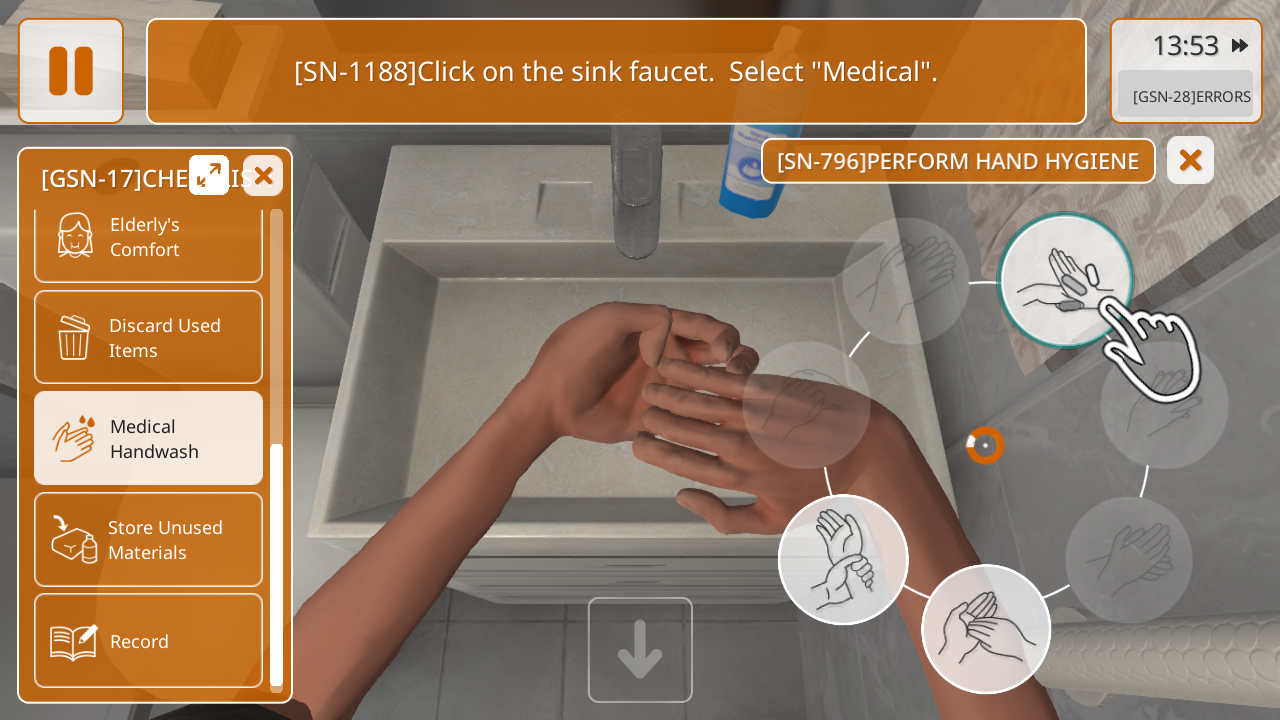This screenshot has height=720, width=1280.
Task: Close the Perform Hand Hygiene wheel
Action: [x=1190, y=160]
